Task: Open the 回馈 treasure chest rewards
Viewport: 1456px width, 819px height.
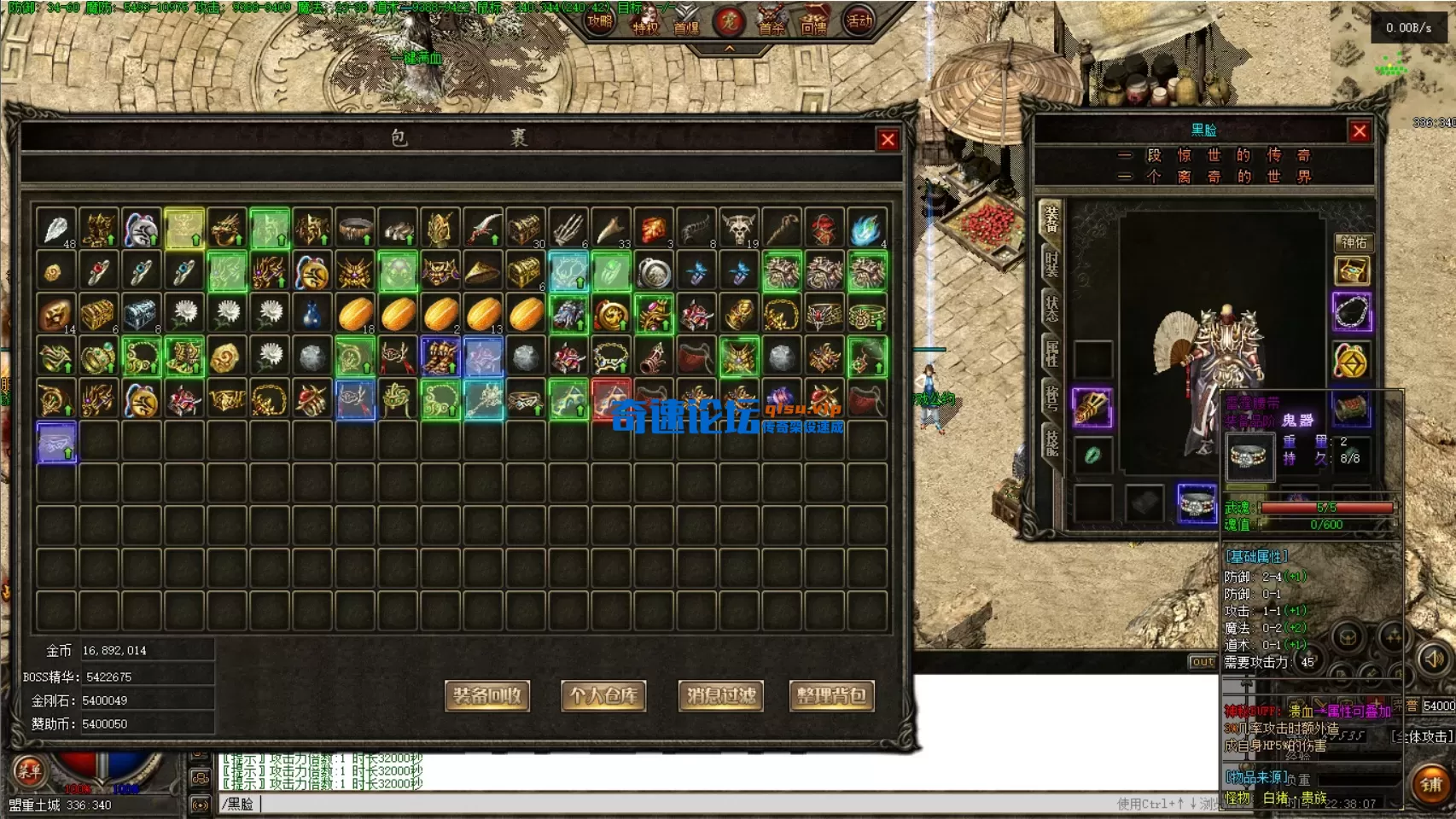Action: click(813, 20)
